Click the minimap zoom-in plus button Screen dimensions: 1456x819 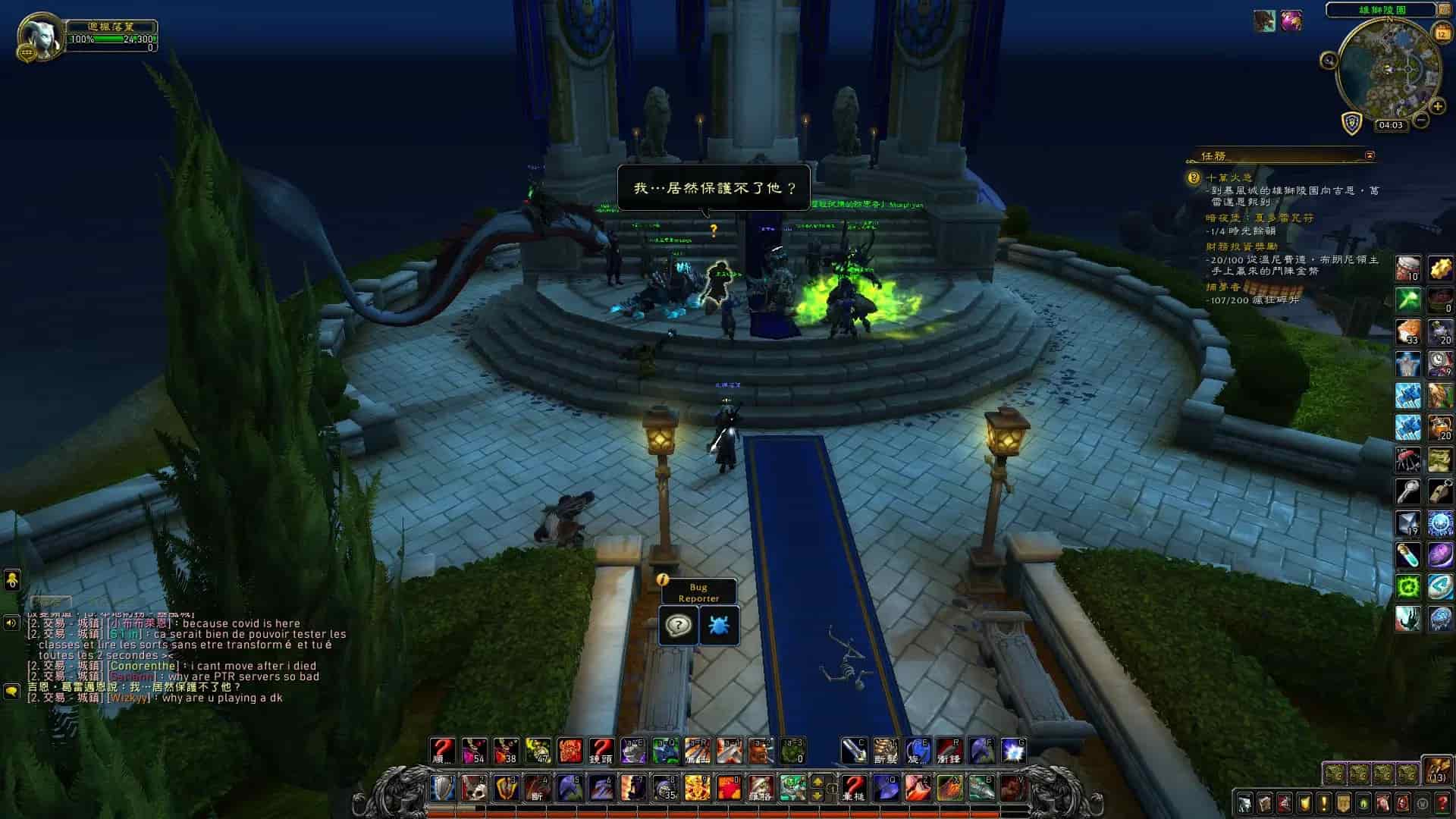click(1437, 107)
